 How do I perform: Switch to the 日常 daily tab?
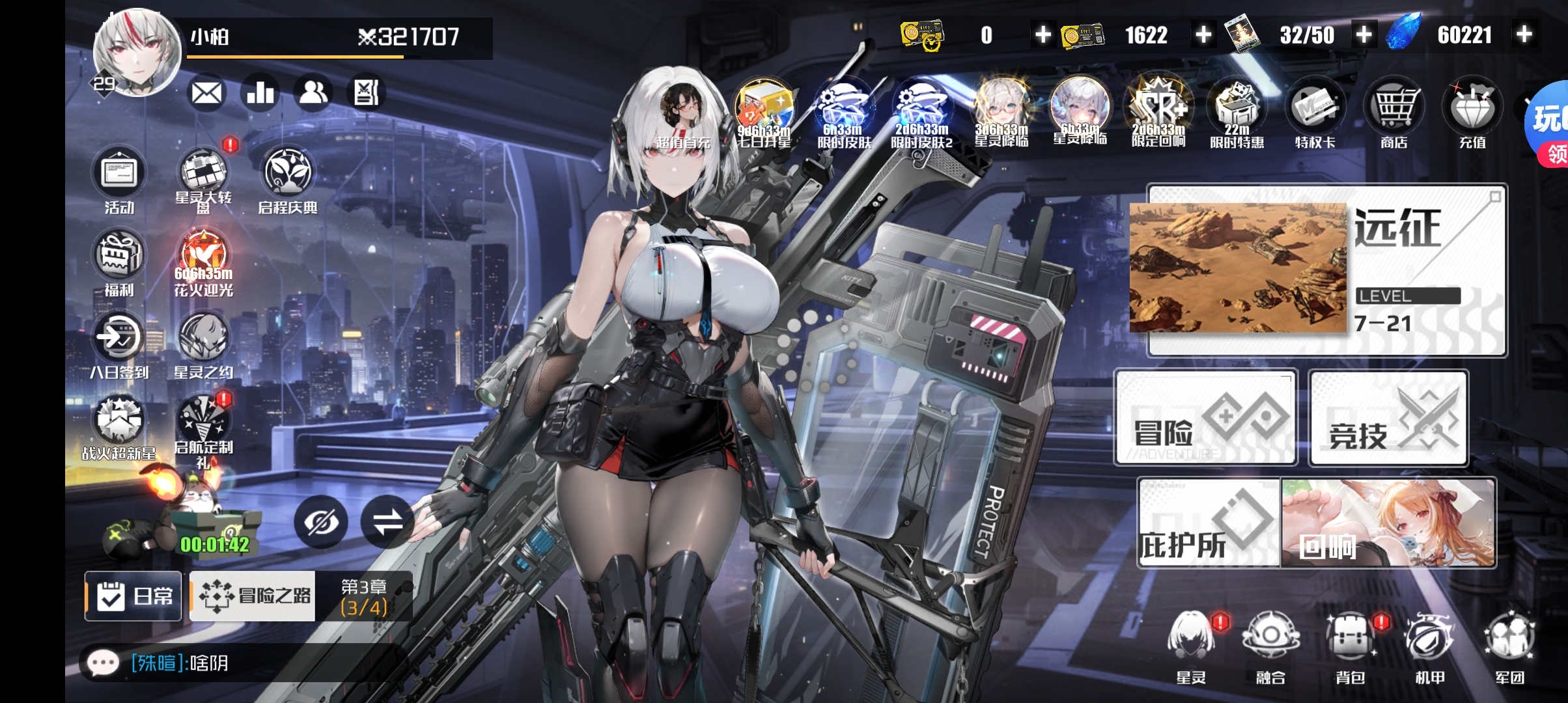tap(133, 596)
